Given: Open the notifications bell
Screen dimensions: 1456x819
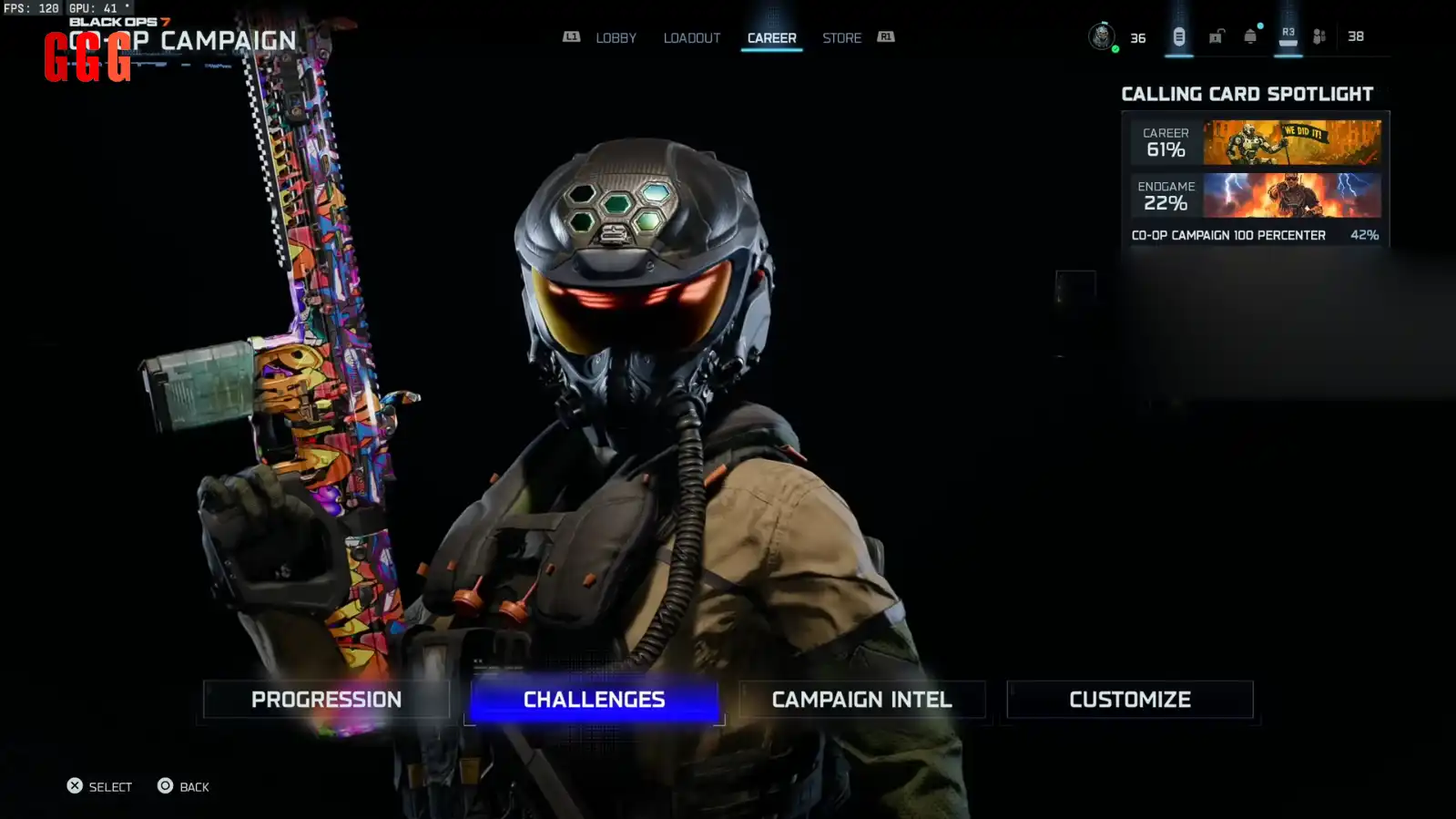Looking at the screenshot, I should tap(1250, 36).
